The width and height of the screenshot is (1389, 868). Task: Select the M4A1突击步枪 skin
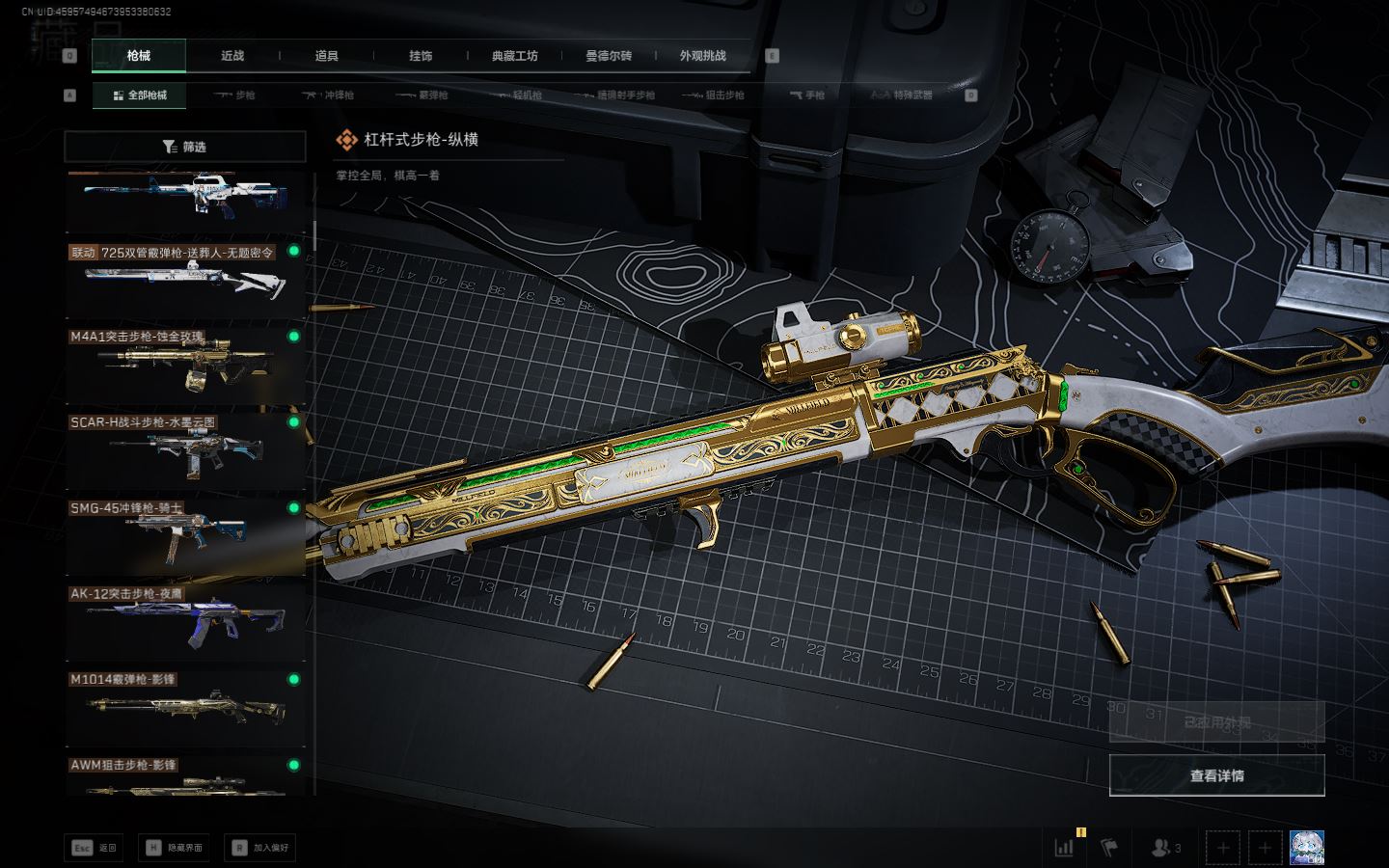tap(184, 364)
